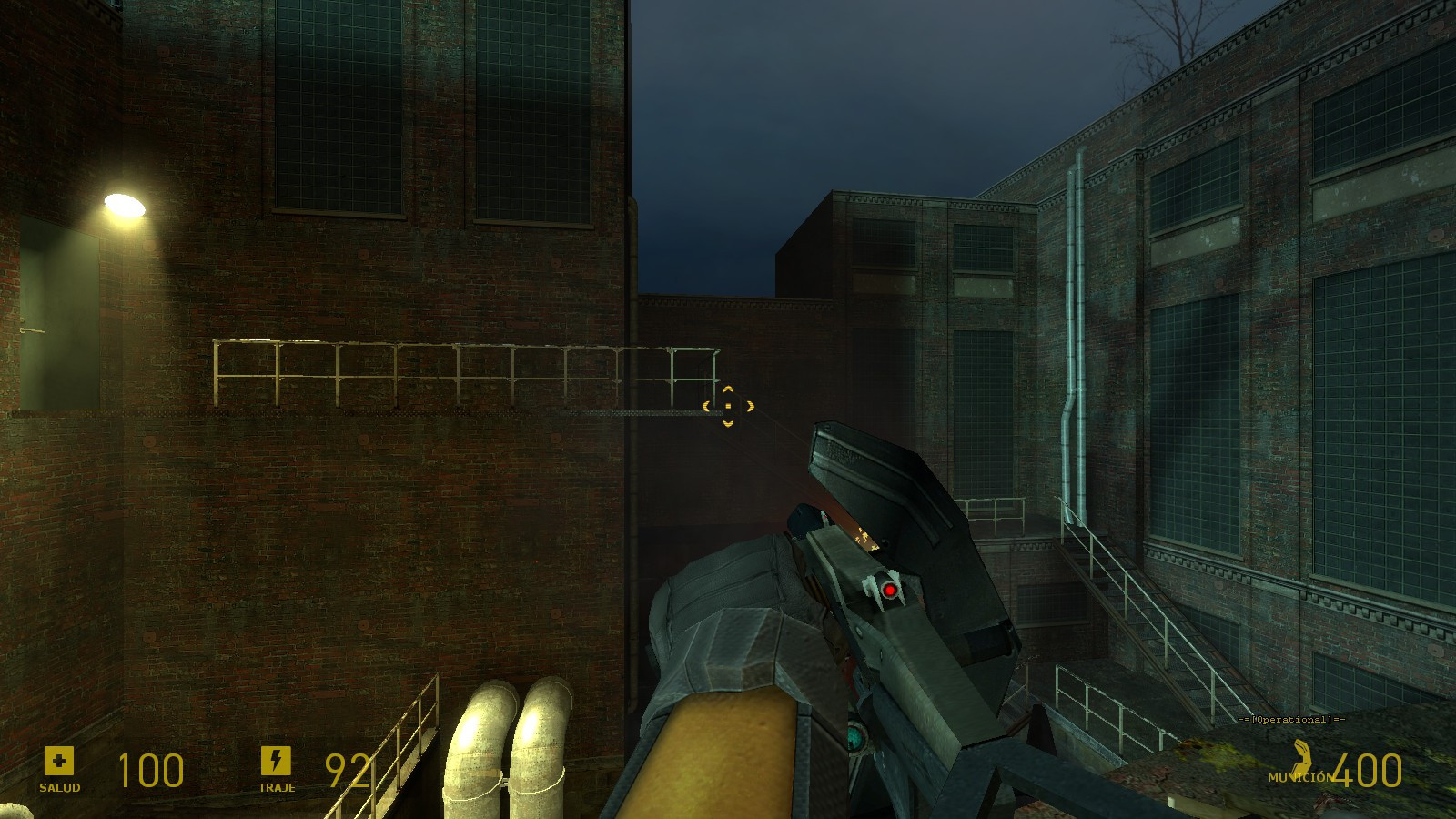Image resolution: width=1456 pixels, height=819 pixels.
Task: Select the crosshair reticle at screen center
Action: 728,408
